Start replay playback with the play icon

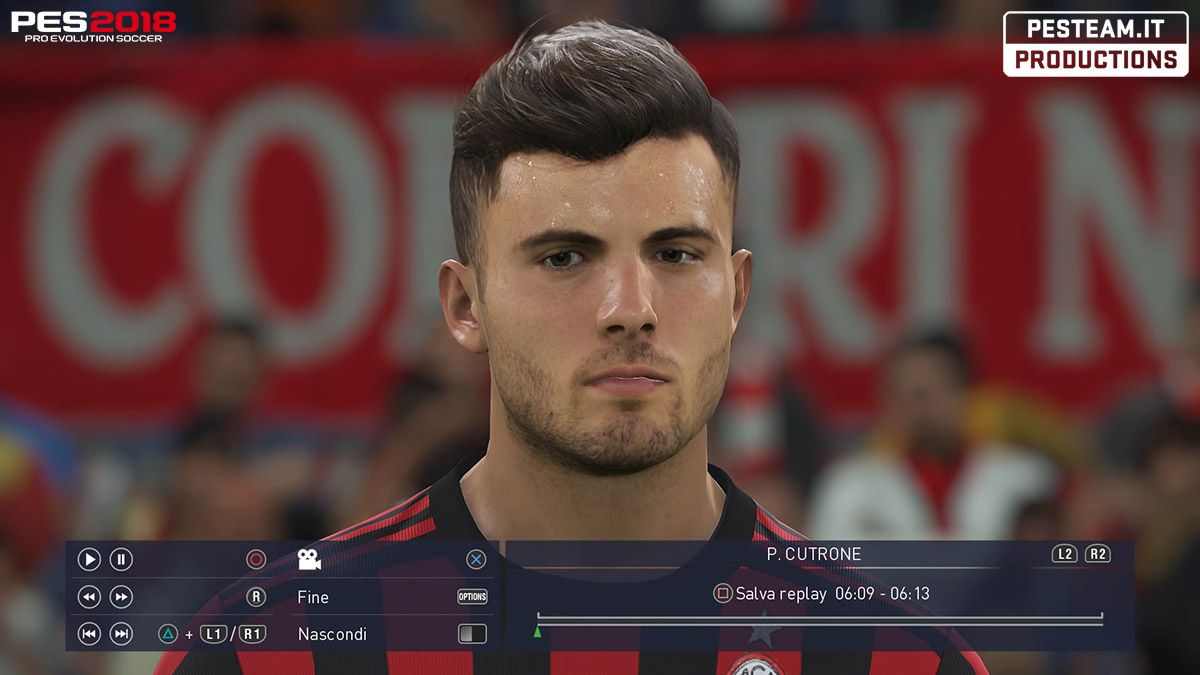coord(89,560)
